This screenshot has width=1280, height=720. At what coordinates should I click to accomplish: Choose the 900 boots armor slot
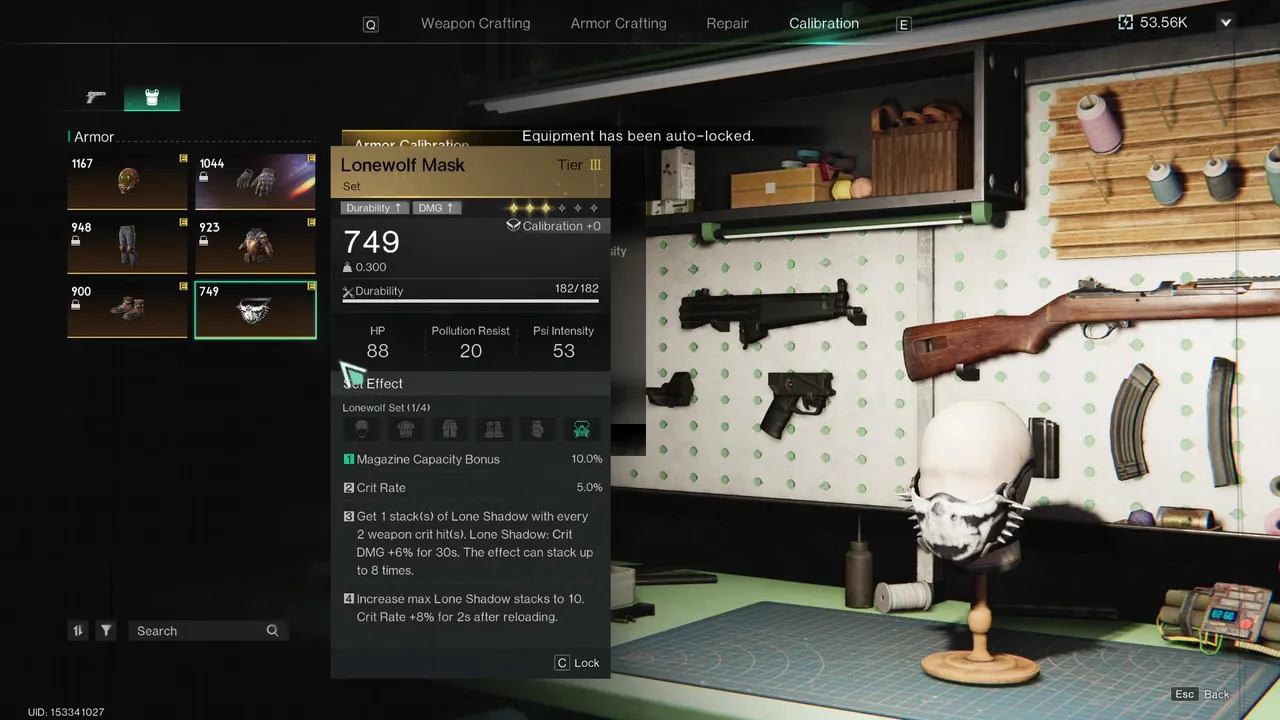127,309
